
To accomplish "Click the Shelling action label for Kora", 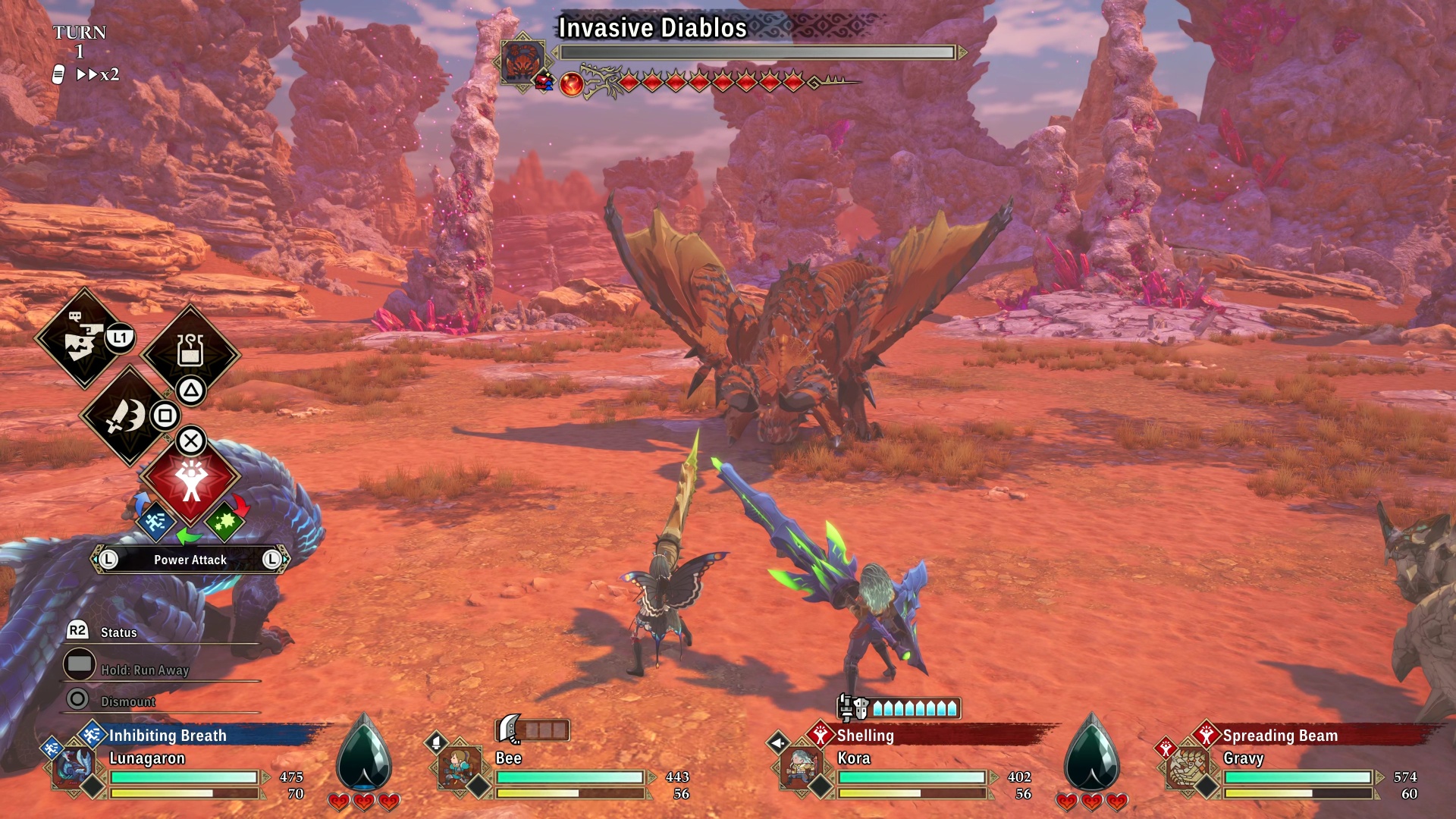I will point(865,735).
